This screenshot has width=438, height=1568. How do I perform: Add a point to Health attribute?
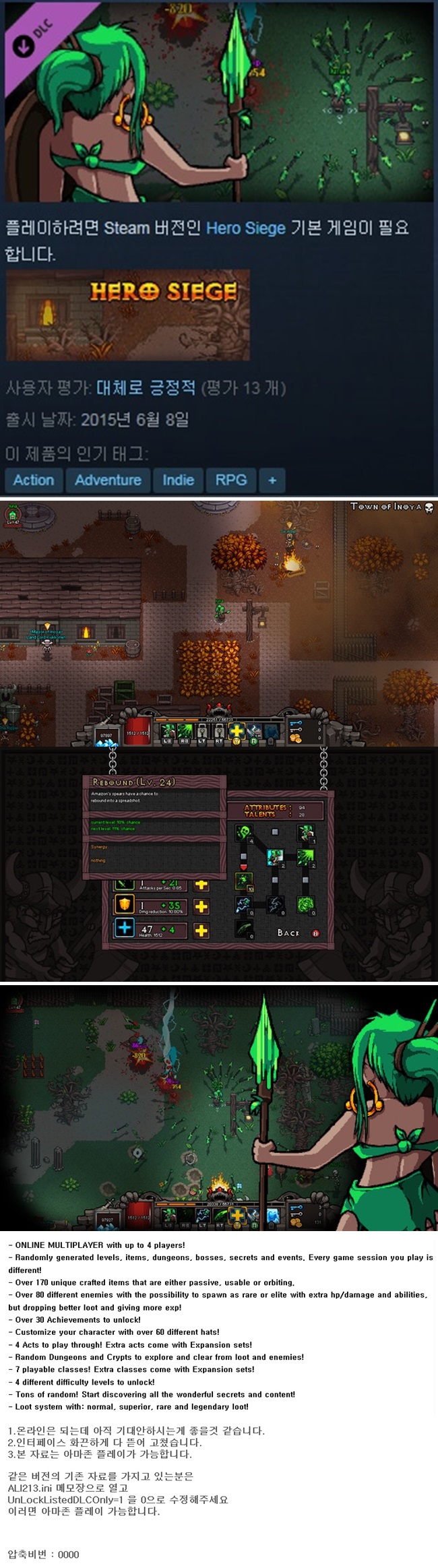pyautogui.click(x=201, y=931)
